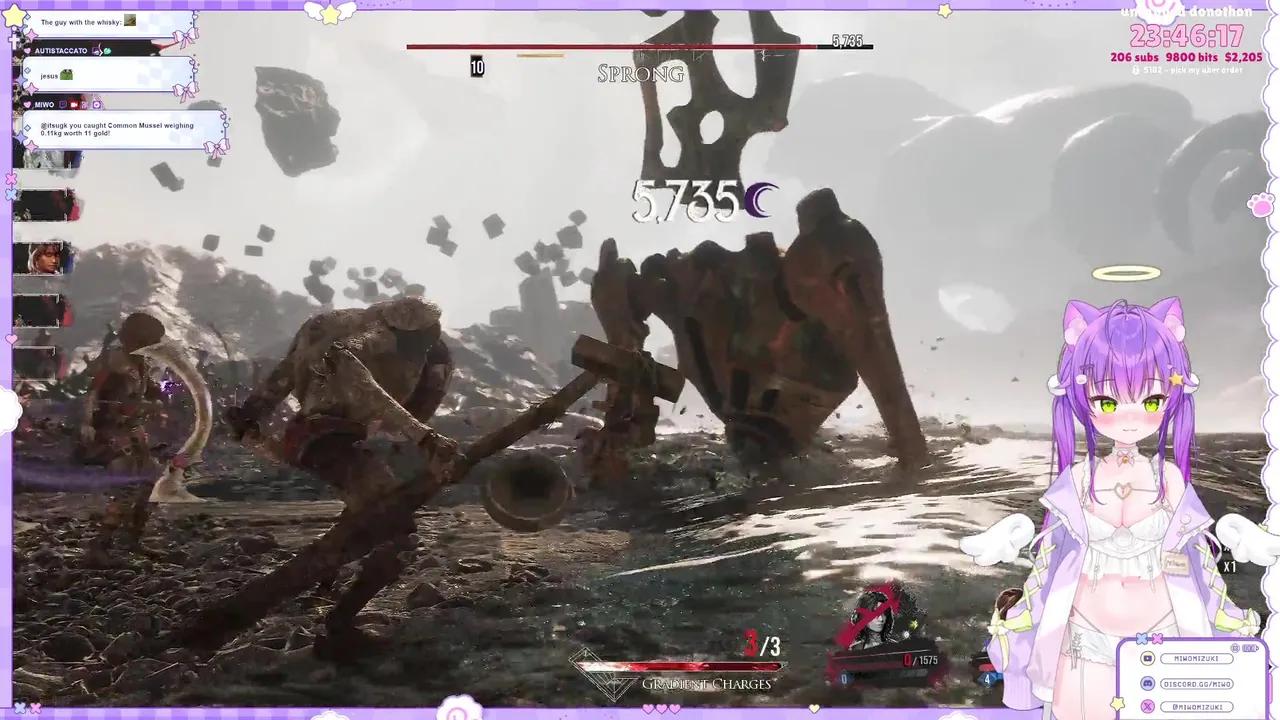Click the @miwomizuki handle button

point(1197,706)
